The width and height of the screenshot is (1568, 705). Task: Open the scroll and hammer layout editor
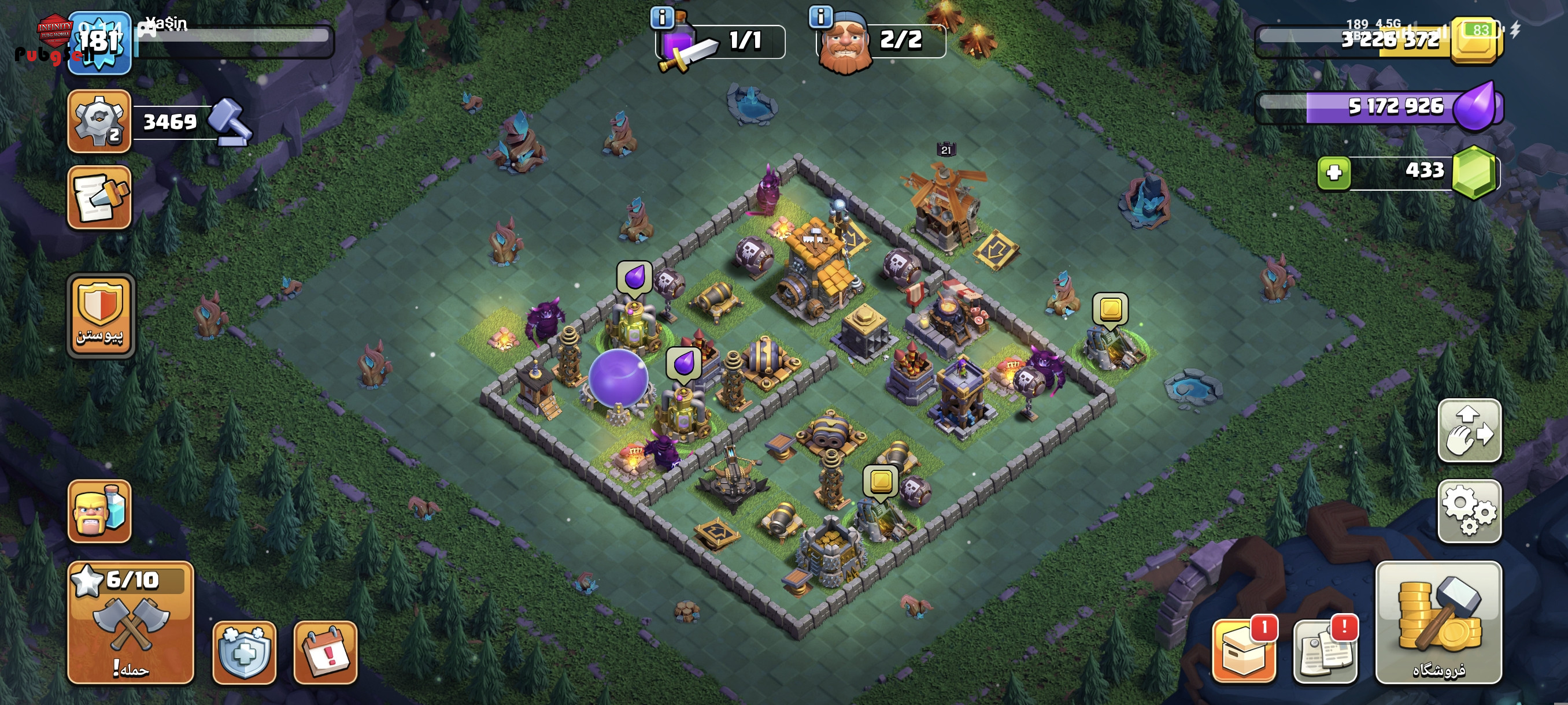click(99, 197)
